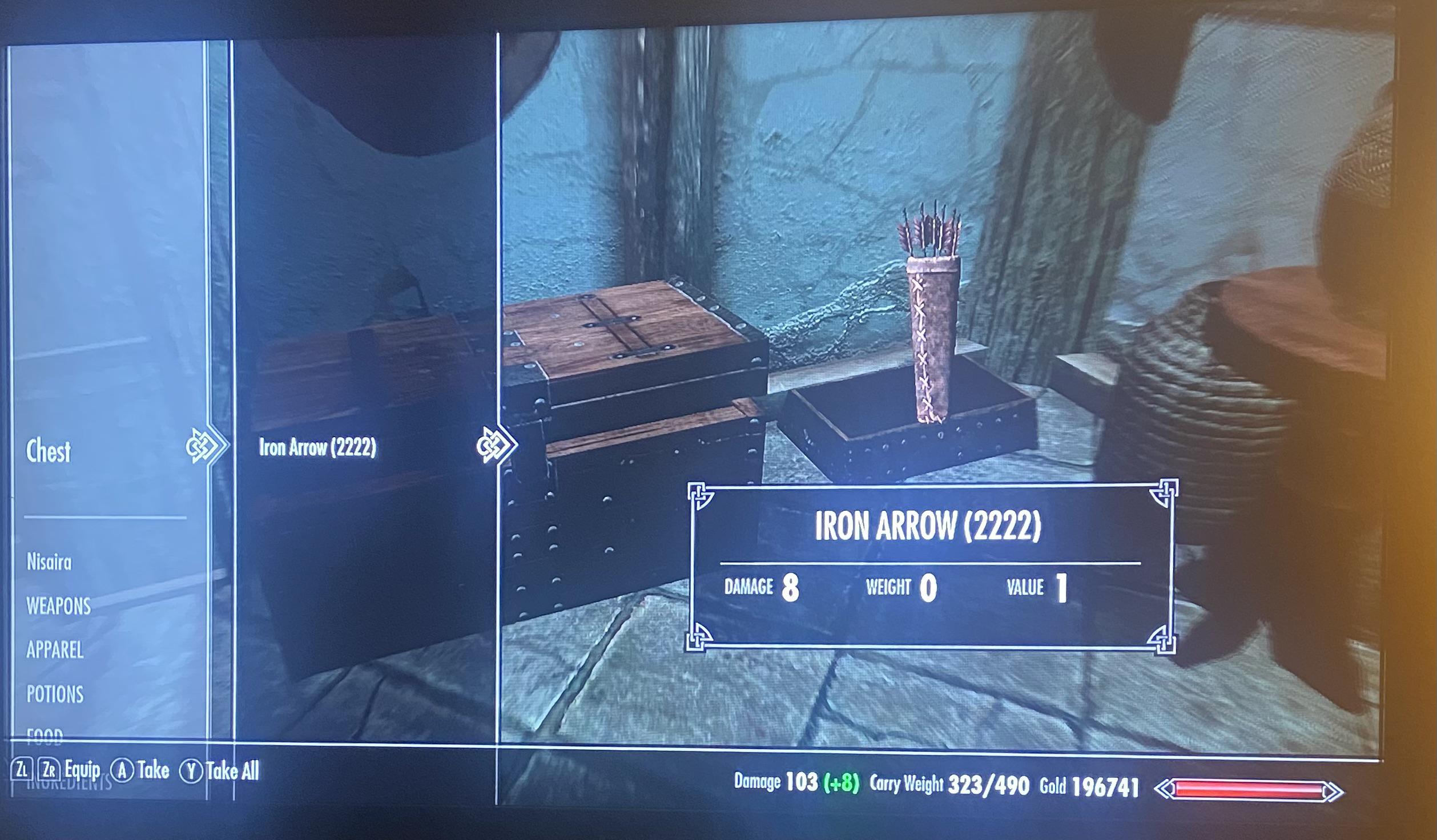
Task: Open the APPAREL category
Action: pyautogui.click(x=56, y=651)
